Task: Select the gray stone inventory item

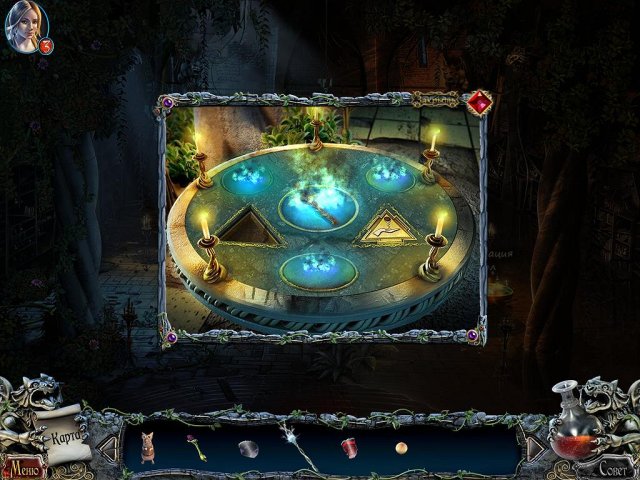Action: point(248,448)
